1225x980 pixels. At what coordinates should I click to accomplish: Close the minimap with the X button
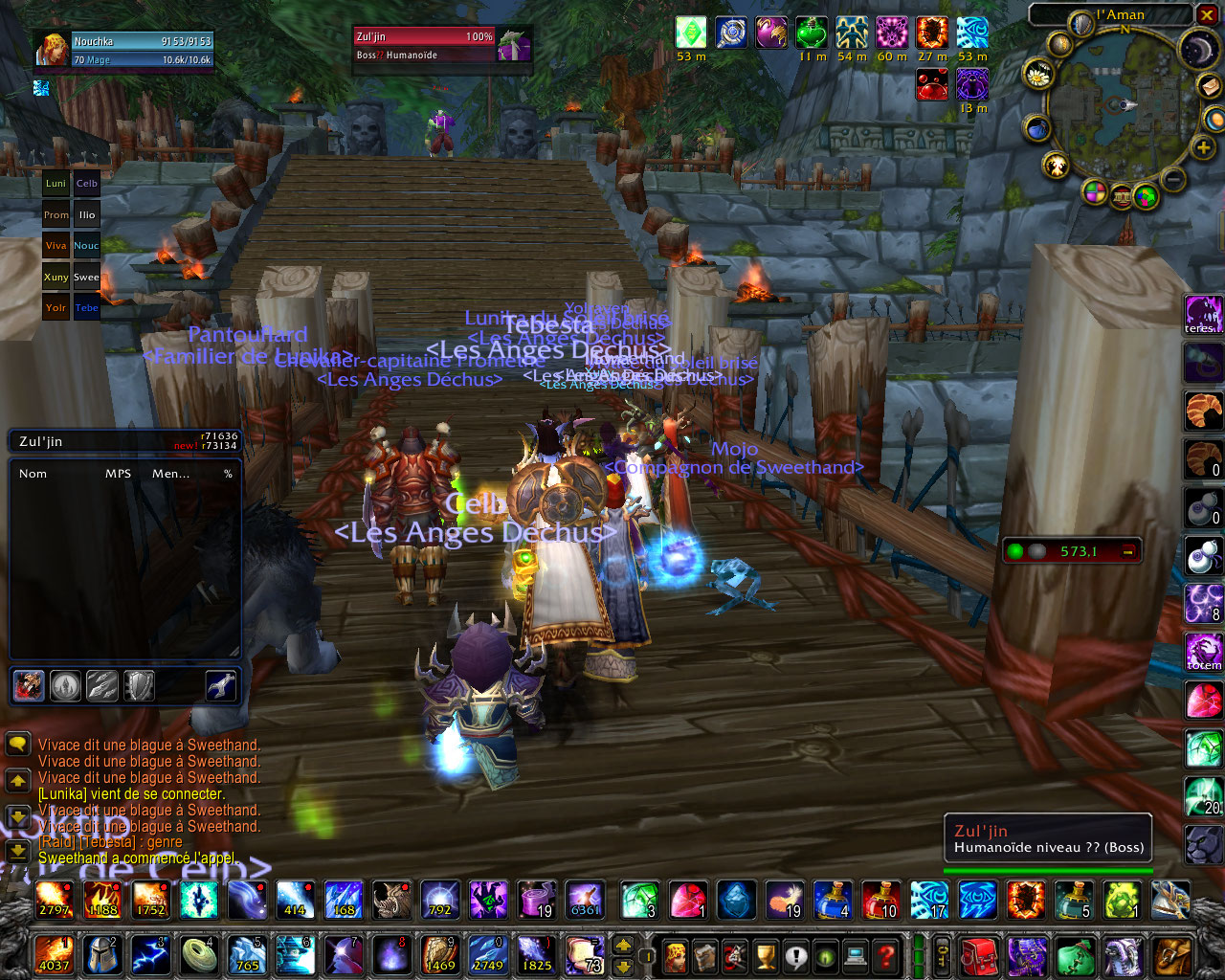click(x=1207, y=14)
